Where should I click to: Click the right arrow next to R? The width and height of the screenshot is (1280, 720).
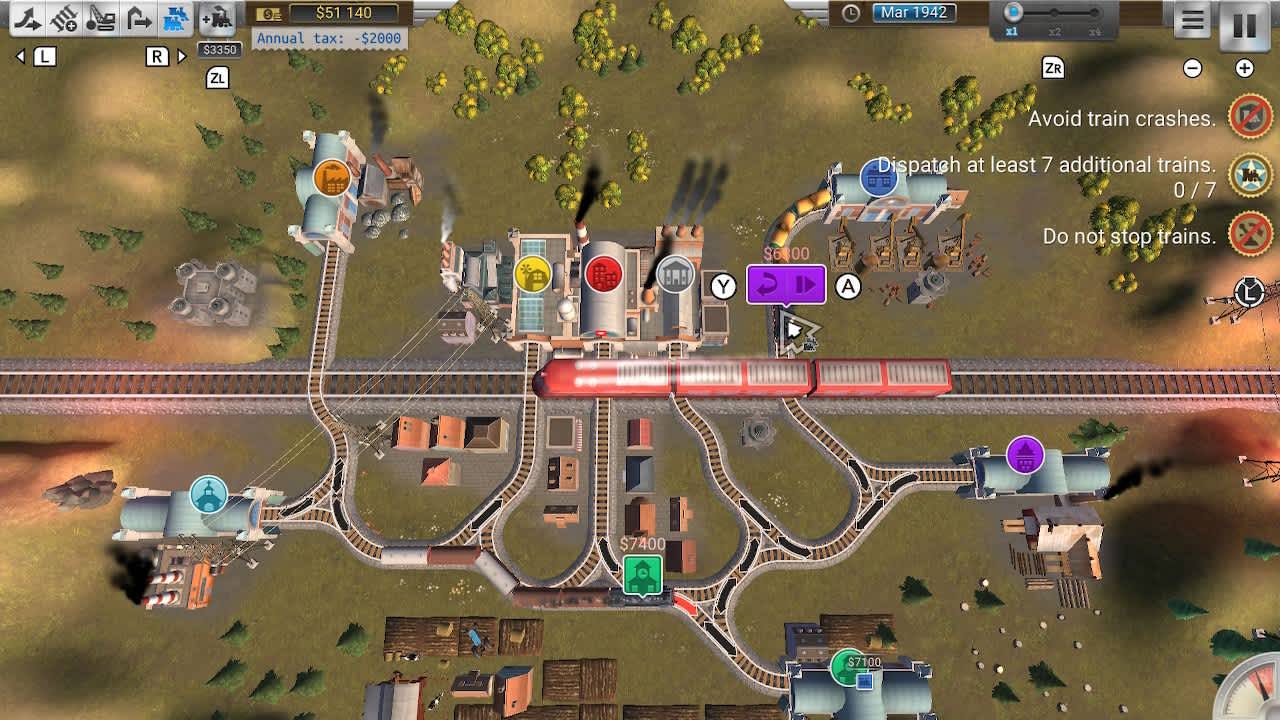point(182,57)
